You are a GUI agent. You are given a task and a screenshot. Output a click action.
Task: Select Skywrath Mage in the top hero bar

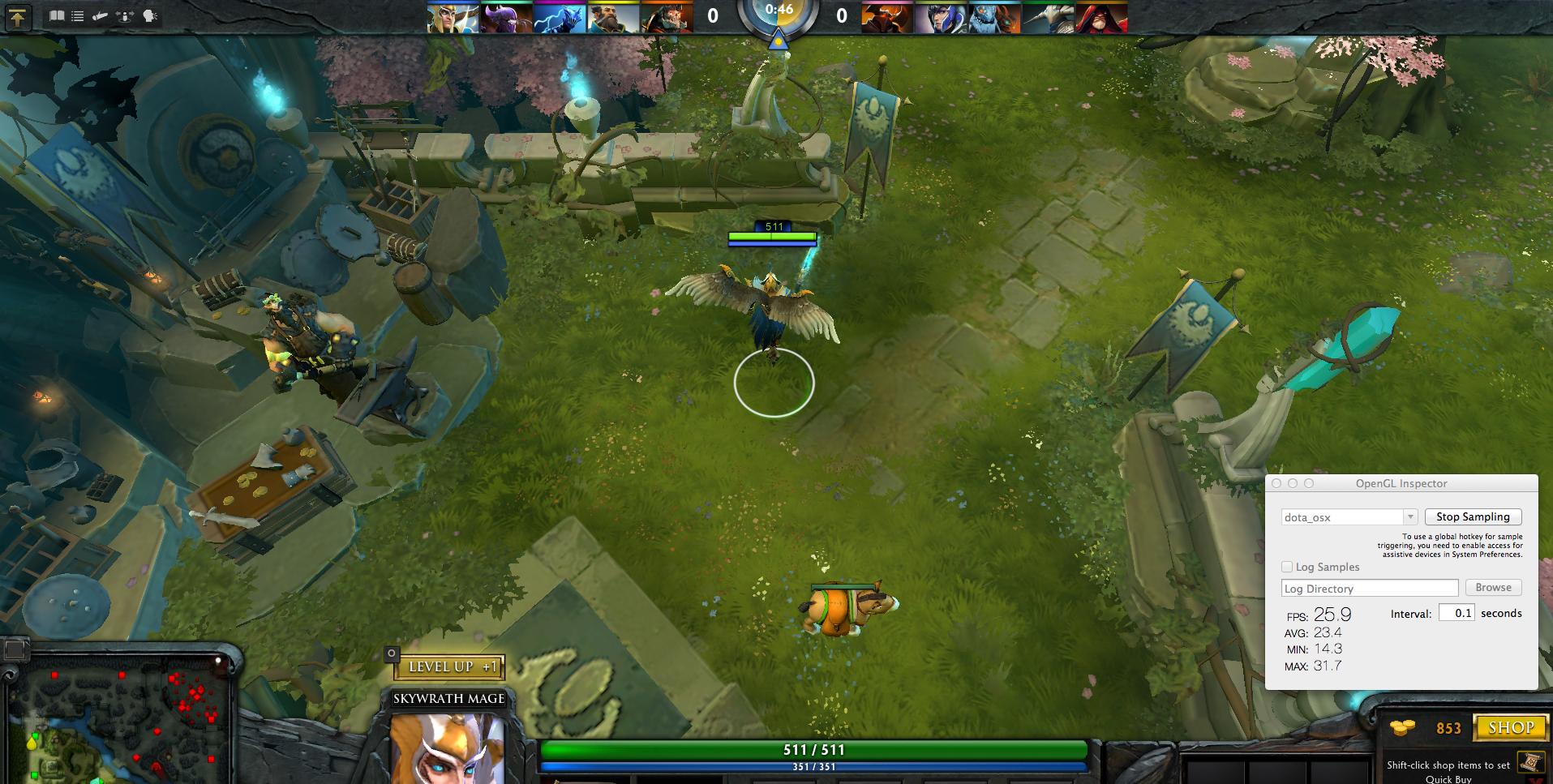453,18
